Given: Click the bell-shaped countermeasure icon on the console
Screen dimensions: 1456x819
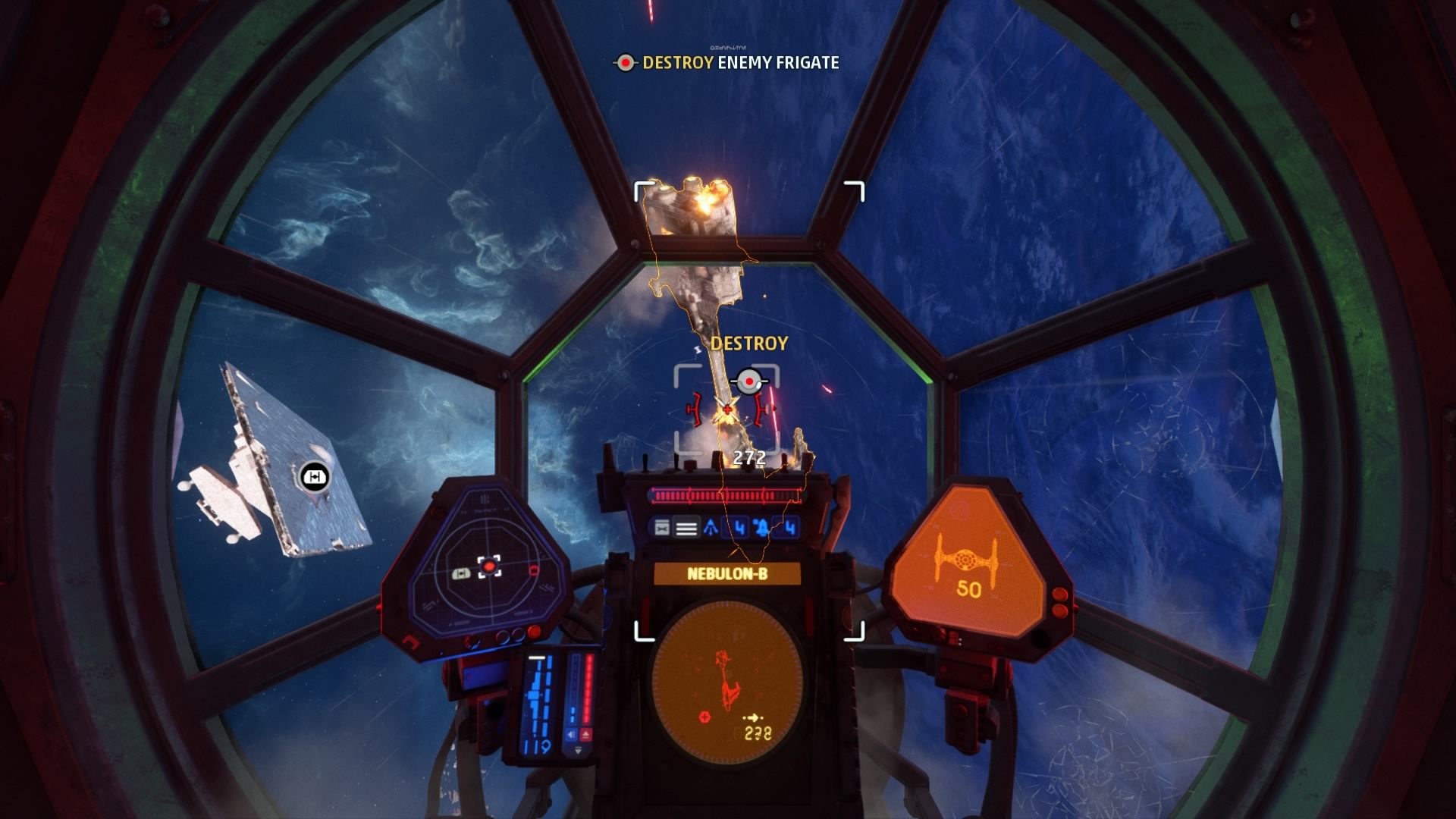Looking at the screenshot, I should pos(762,528).
